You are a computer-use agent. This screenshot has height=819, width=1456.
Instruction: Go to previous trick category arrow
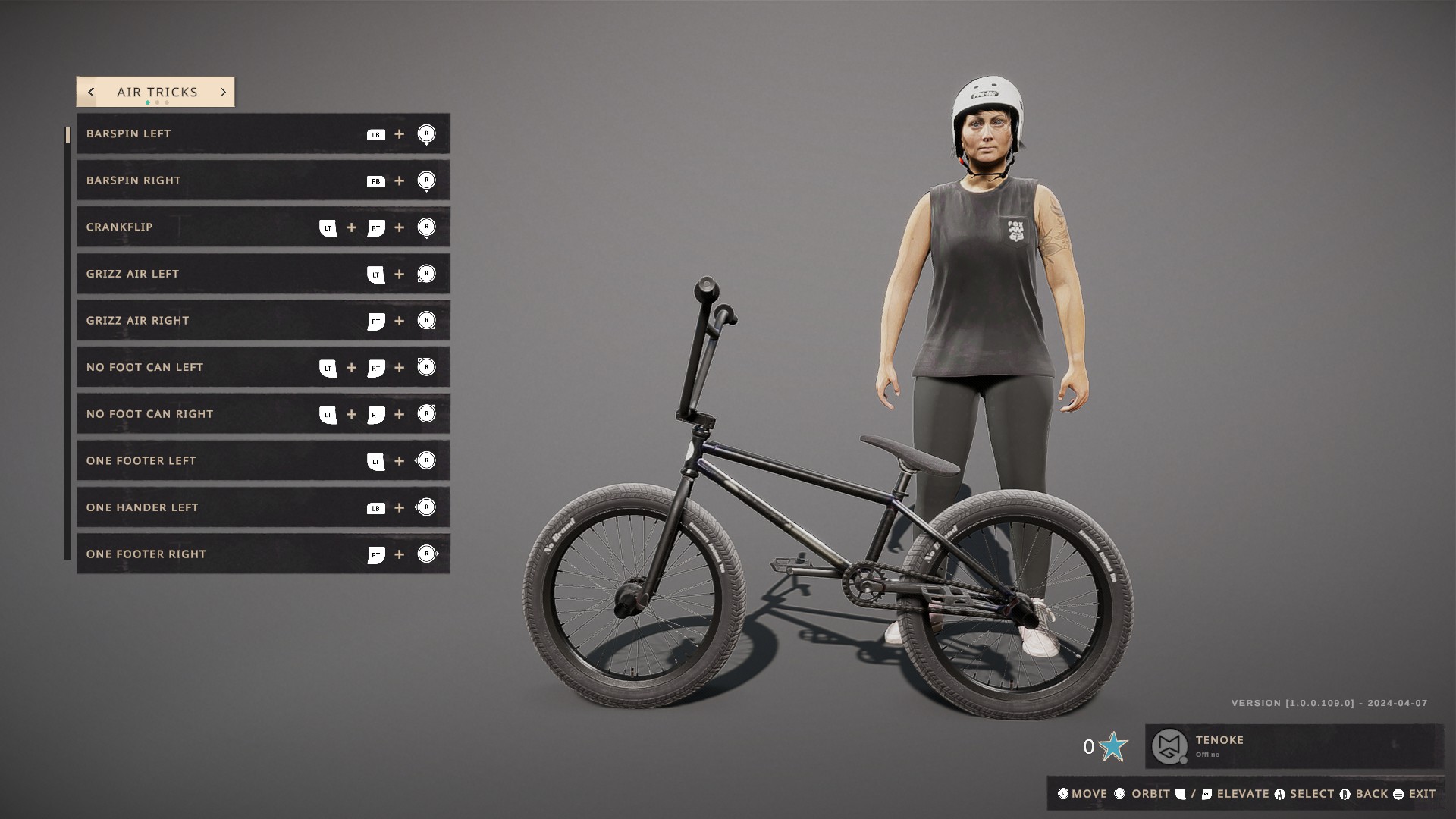pyautogui.click(x=92, y=92)
